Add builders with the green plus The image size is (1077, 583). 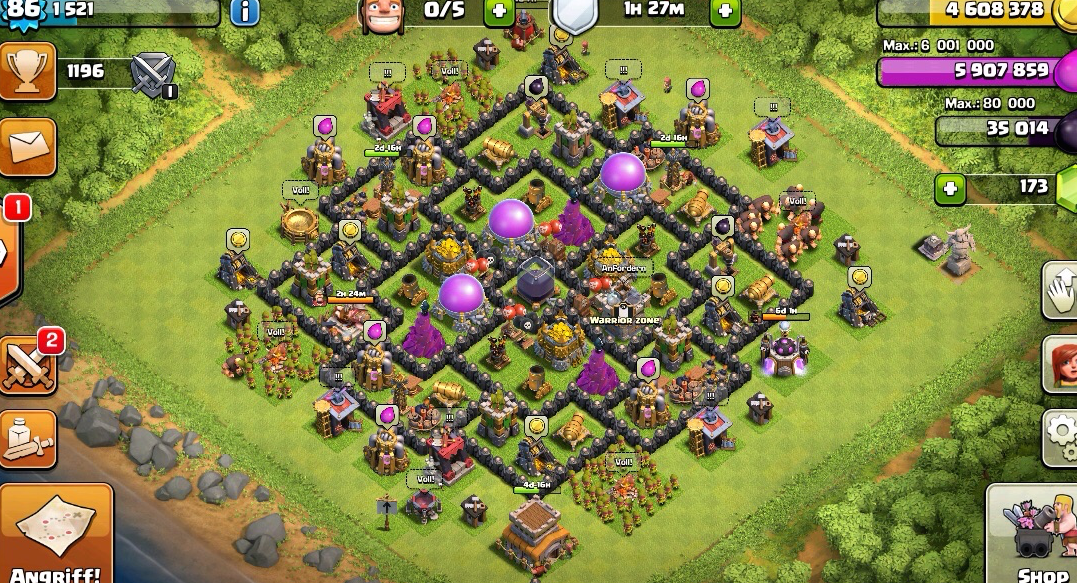tap(499, 12)
